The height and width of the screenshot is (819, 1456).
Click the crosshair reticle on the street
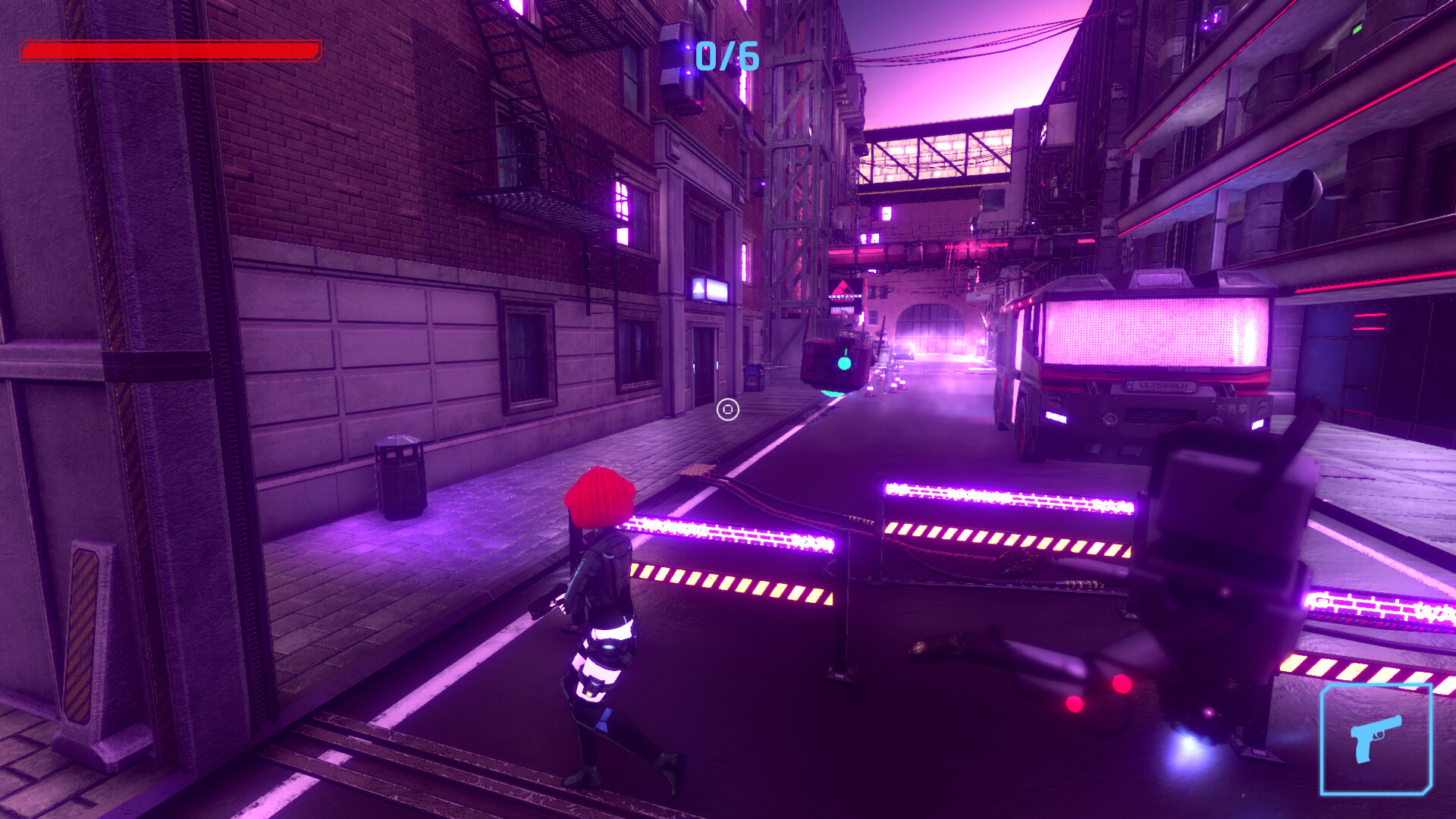[x=728, y=410]
